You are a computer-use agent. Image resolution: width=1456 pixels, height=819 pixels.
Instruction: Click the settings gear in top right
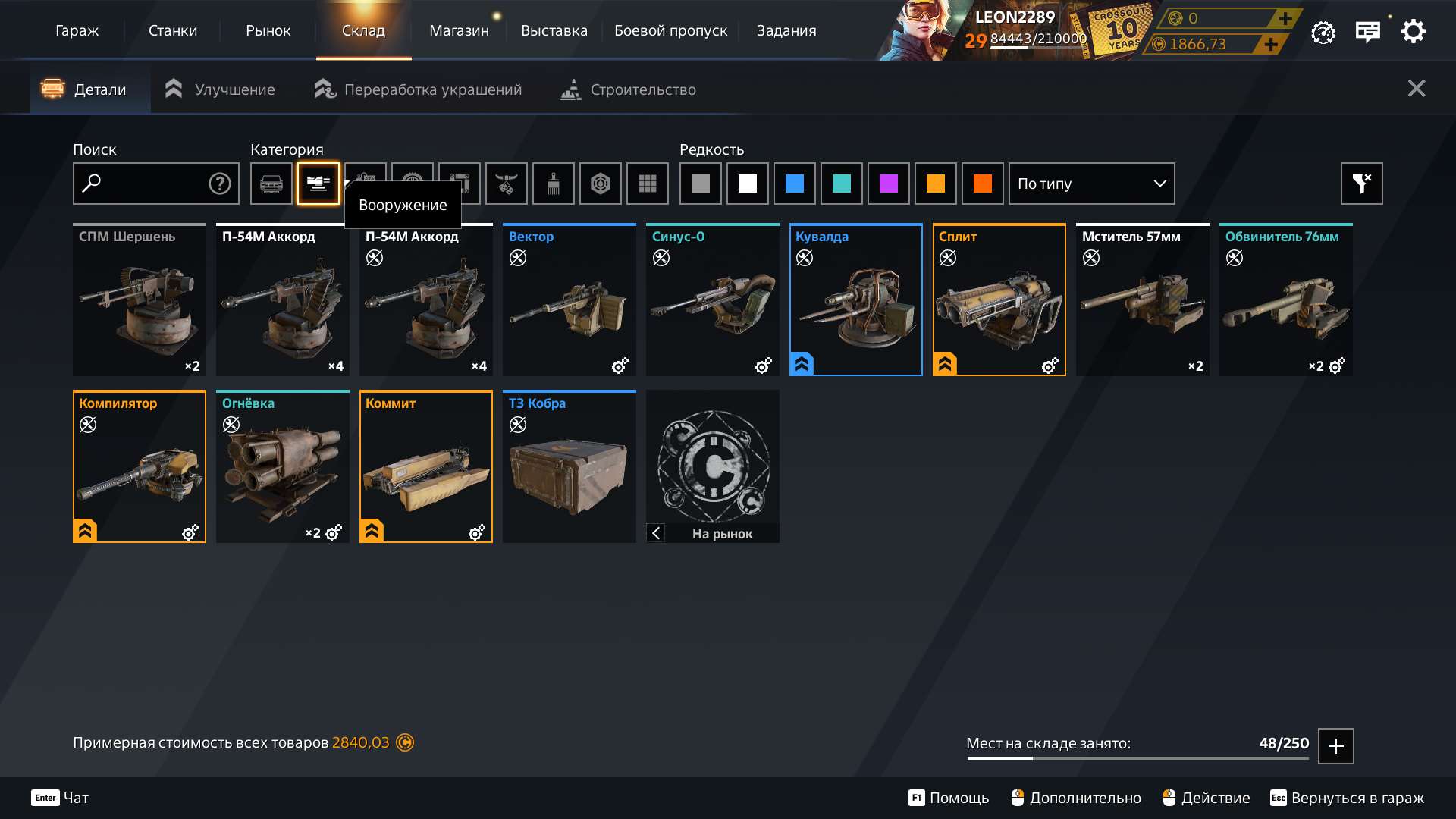1413,31
